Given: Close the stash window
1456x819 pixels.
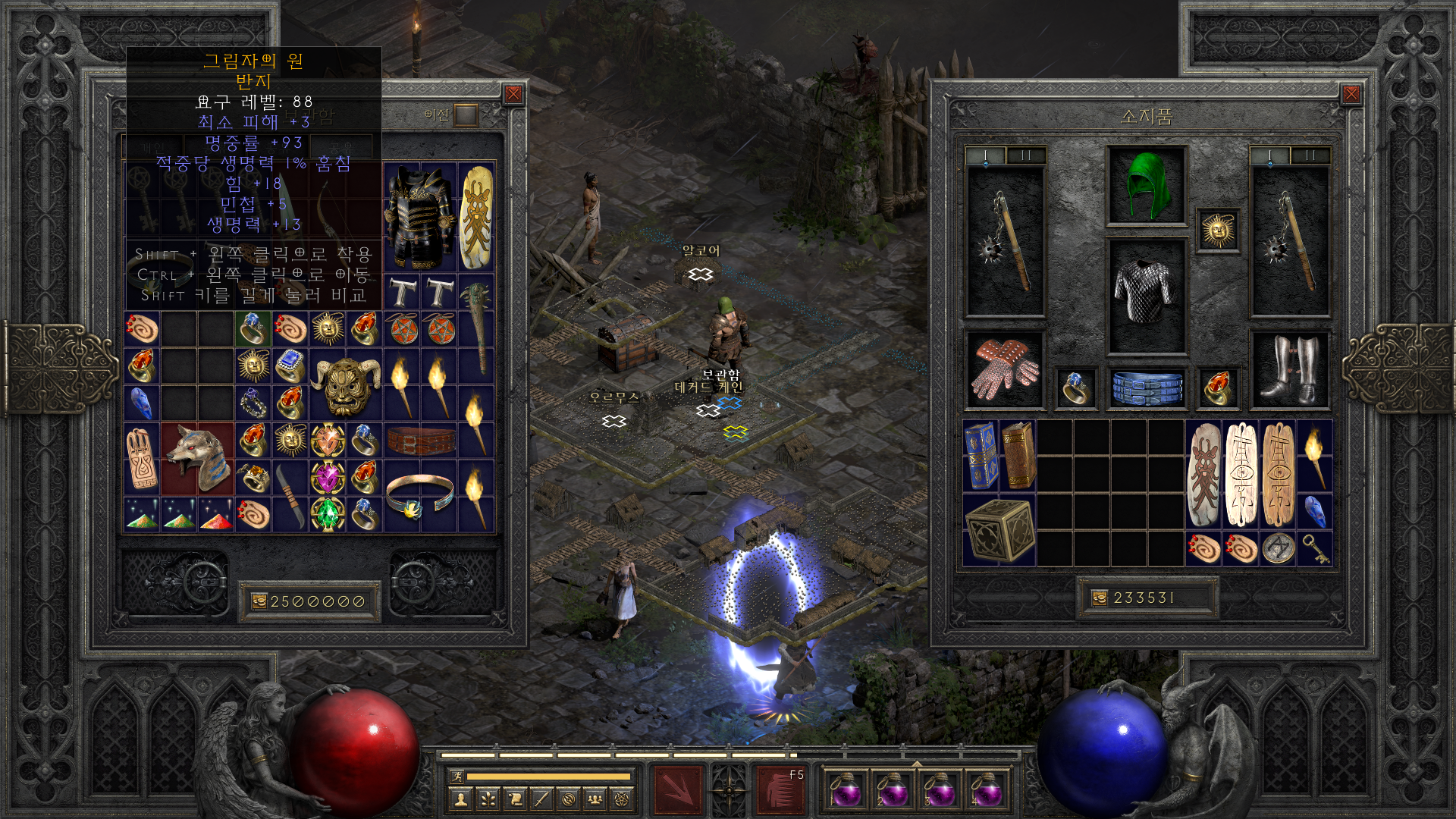Looking at the screenshot, I should [513, 94].
